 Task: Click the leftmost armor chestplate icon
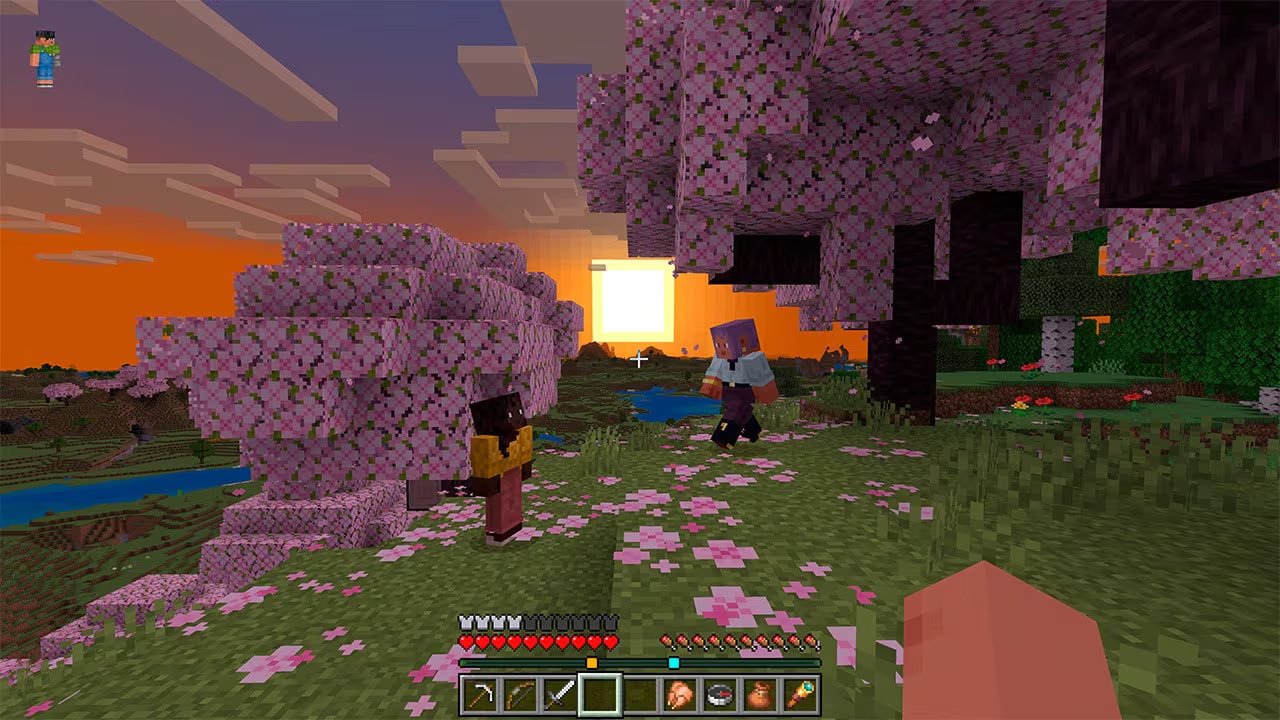click(x=466, y=621)
